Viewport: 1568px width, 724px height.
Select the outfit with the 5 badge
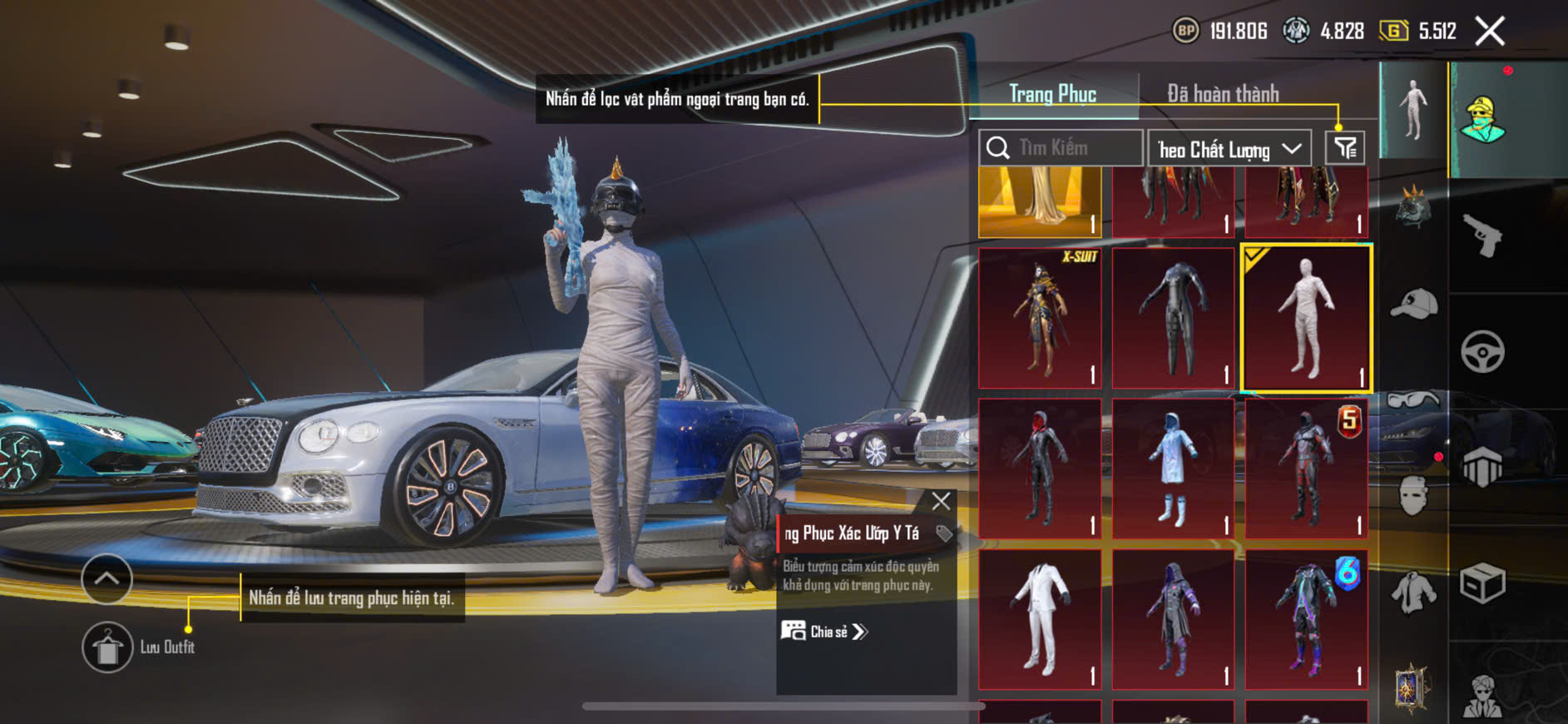(1306, 468)
